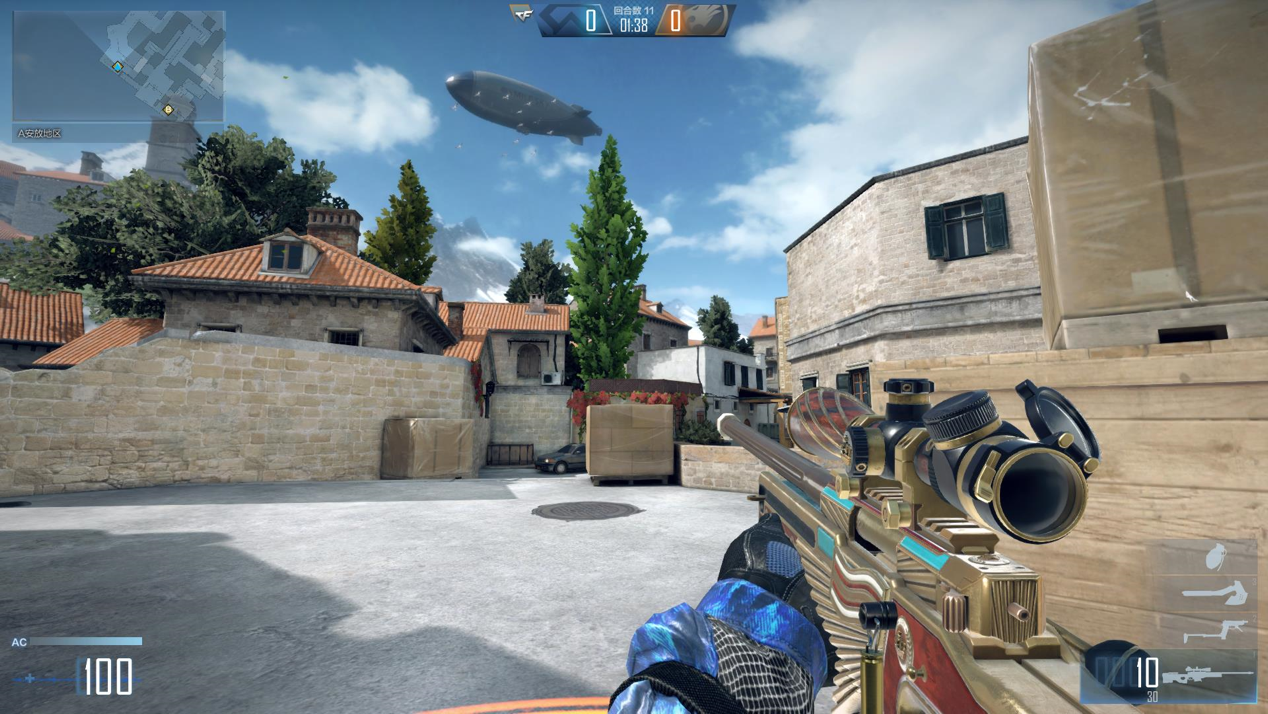Select the grenade weapon slot
Viewport: 1268px width, 714px height.
click(1215, 557)
